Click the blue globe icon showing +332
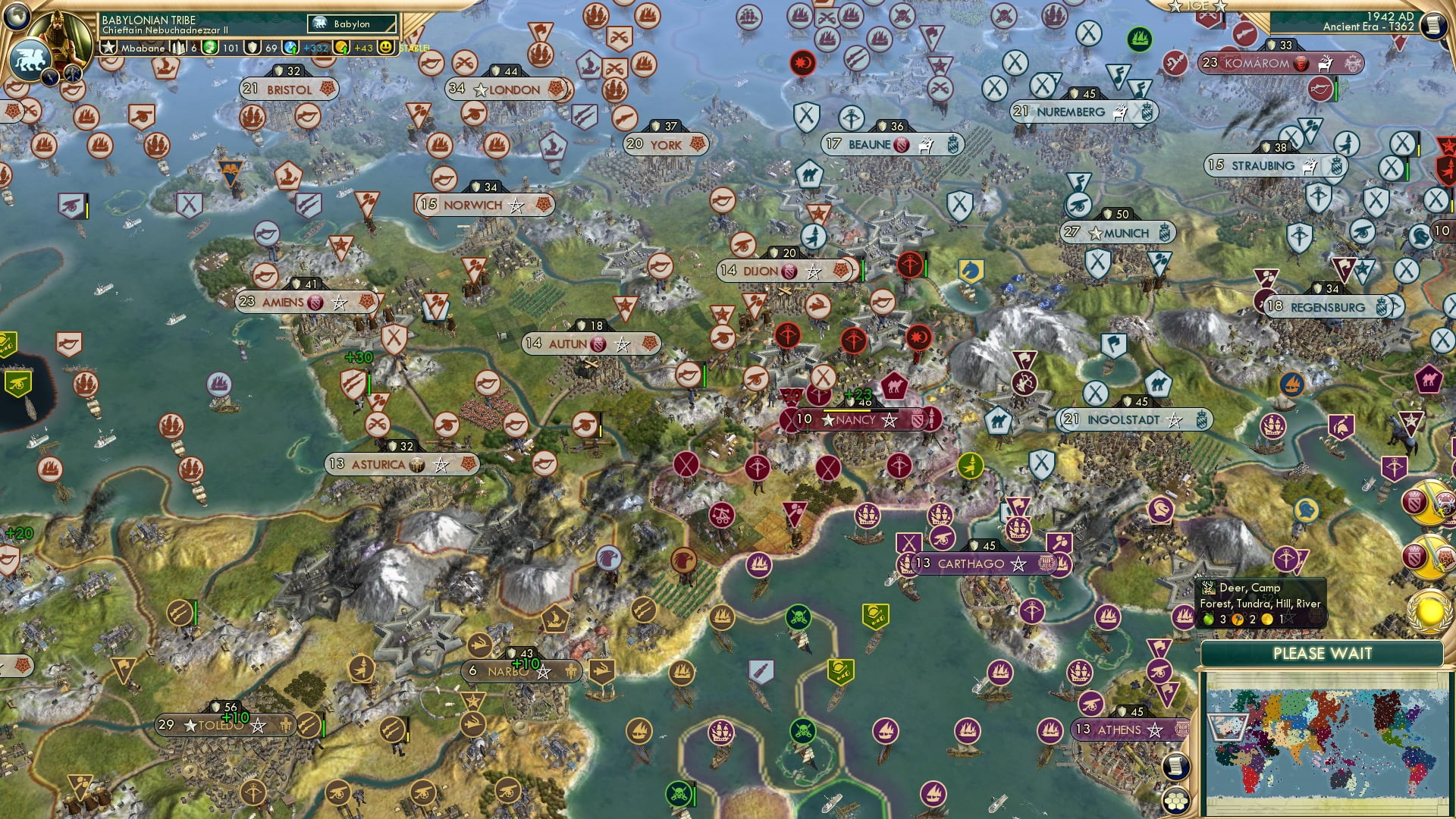The height and width of the screenshot is (819, 1456). click(x=292, y=47)
